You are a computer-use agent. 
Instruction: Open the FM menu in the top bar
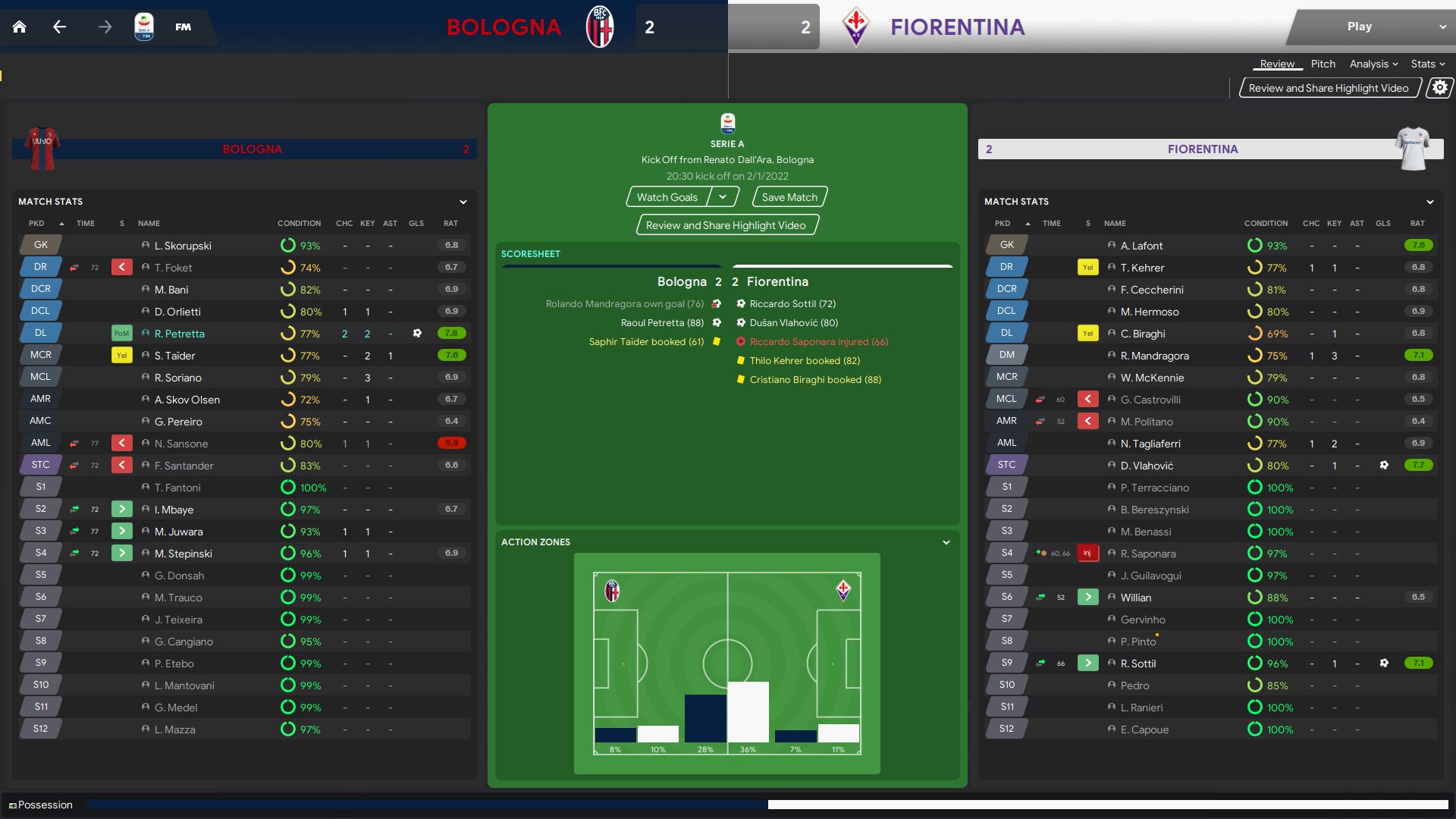click(183, 27)
